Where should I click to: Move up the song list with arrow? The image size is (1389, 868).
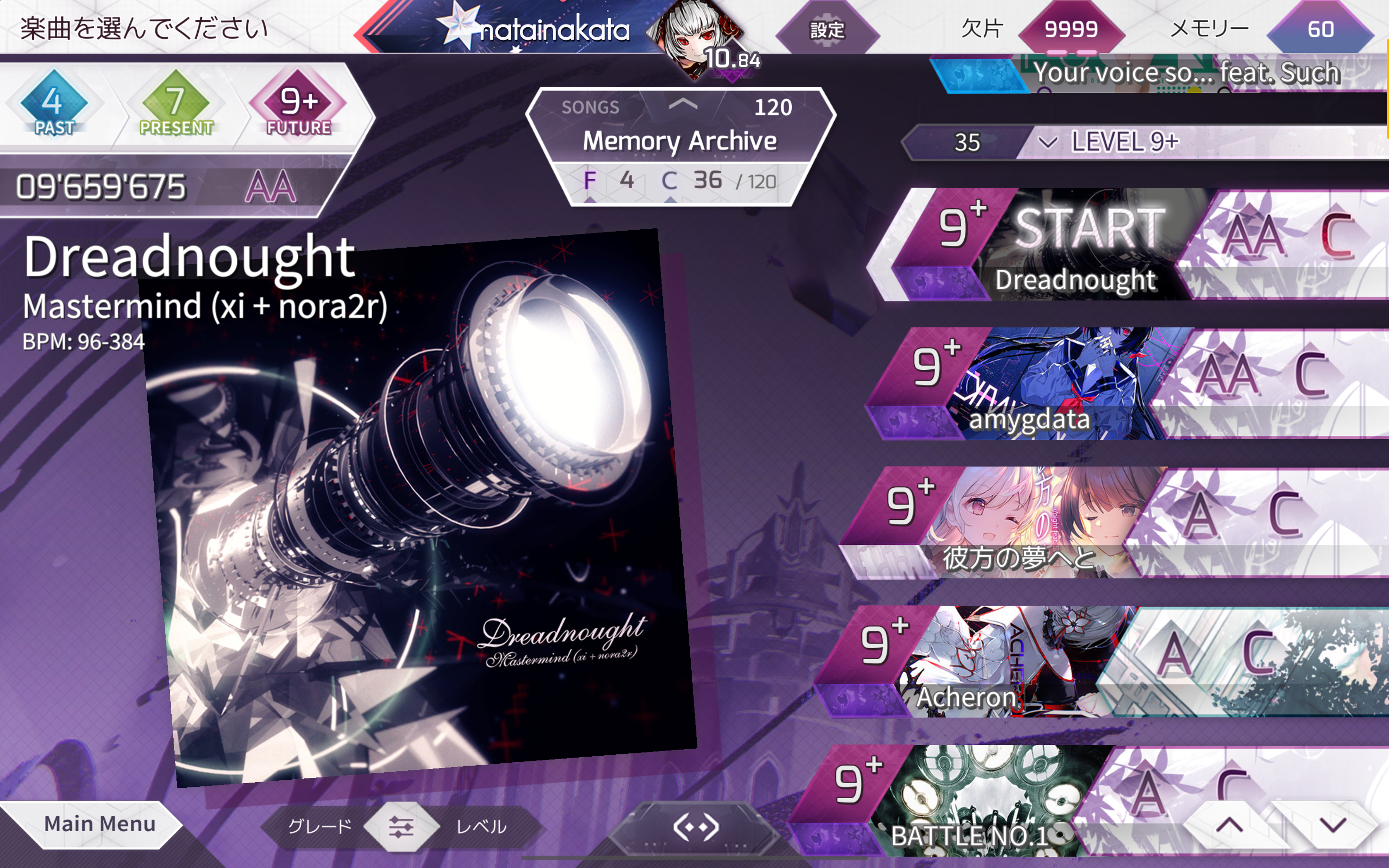point(1229,825)
